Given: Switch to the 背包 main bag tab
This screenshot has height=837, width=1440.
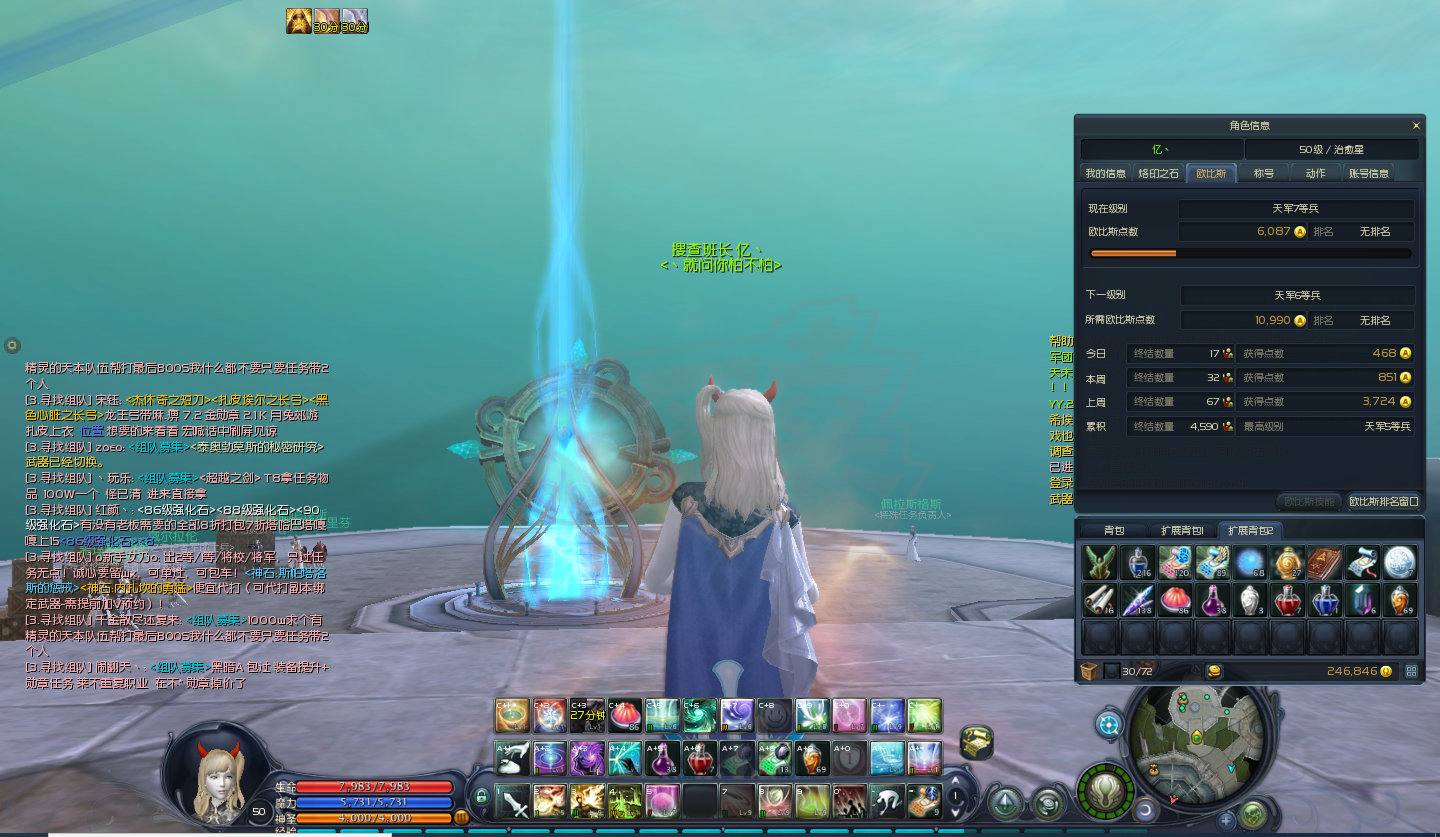Looking at the screenshot, I should coord(1113,530).
